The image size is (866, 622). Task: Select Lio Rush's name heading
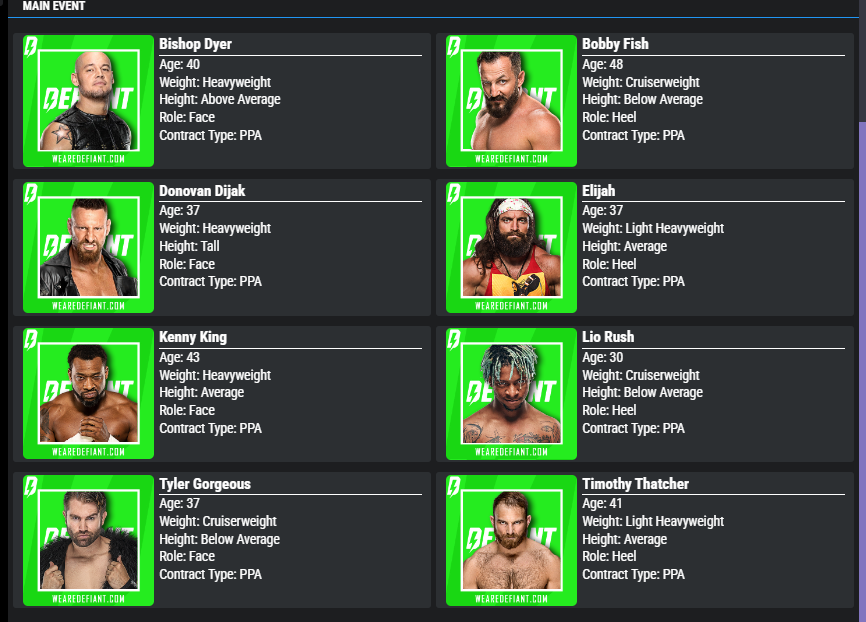608,337
